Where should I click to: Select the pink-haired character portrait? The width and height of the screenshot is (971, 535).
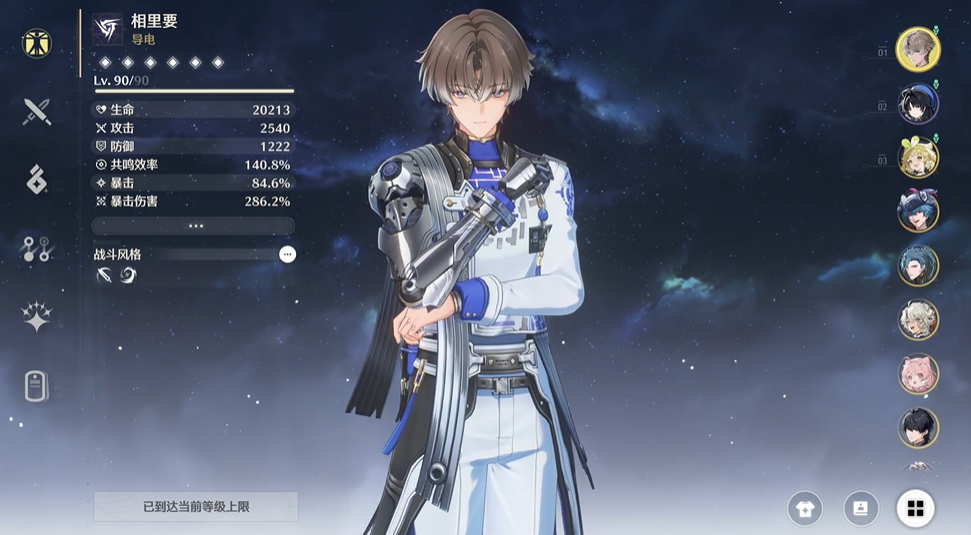click(917, 374)
